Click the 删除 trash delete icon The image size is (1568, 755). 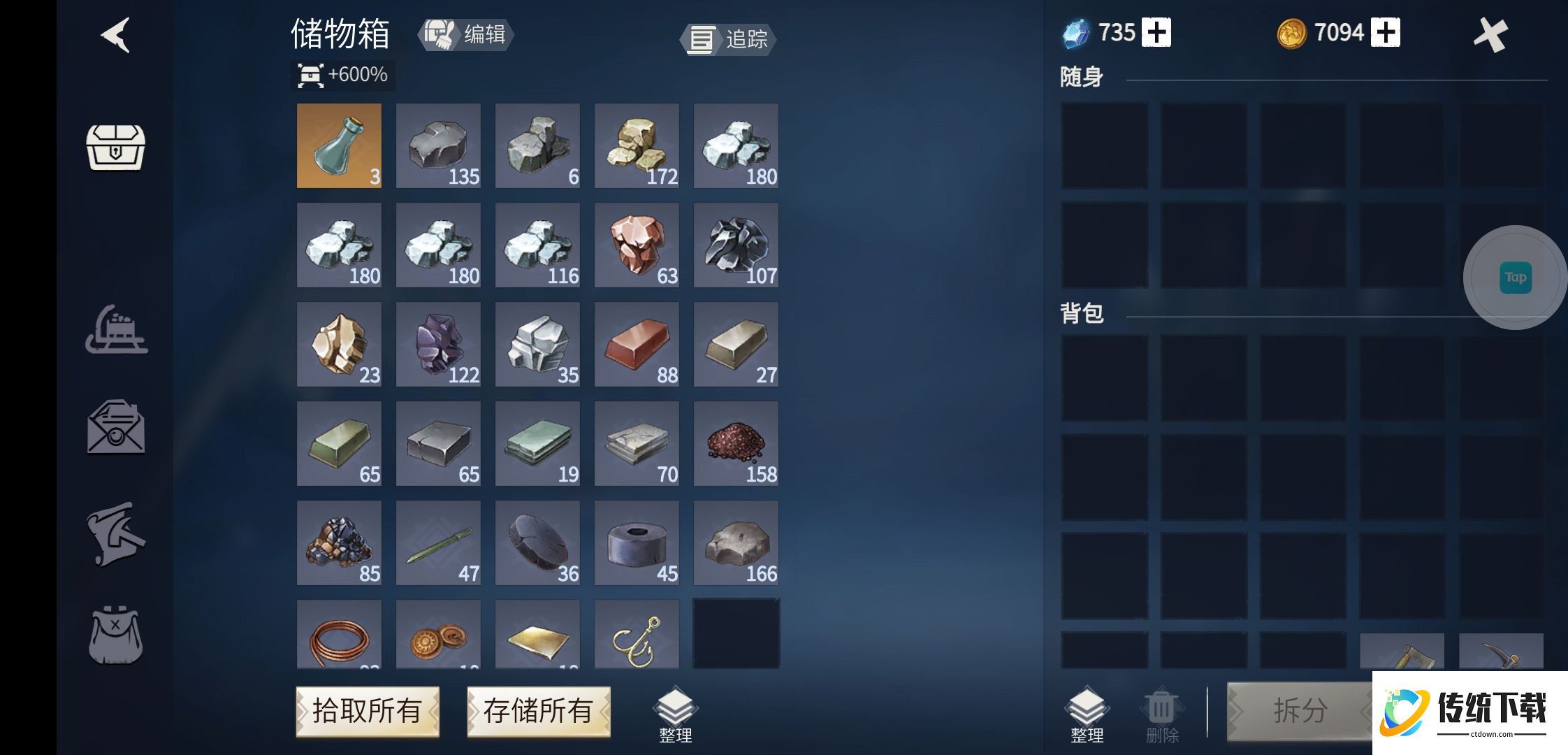pos(1160,710)
